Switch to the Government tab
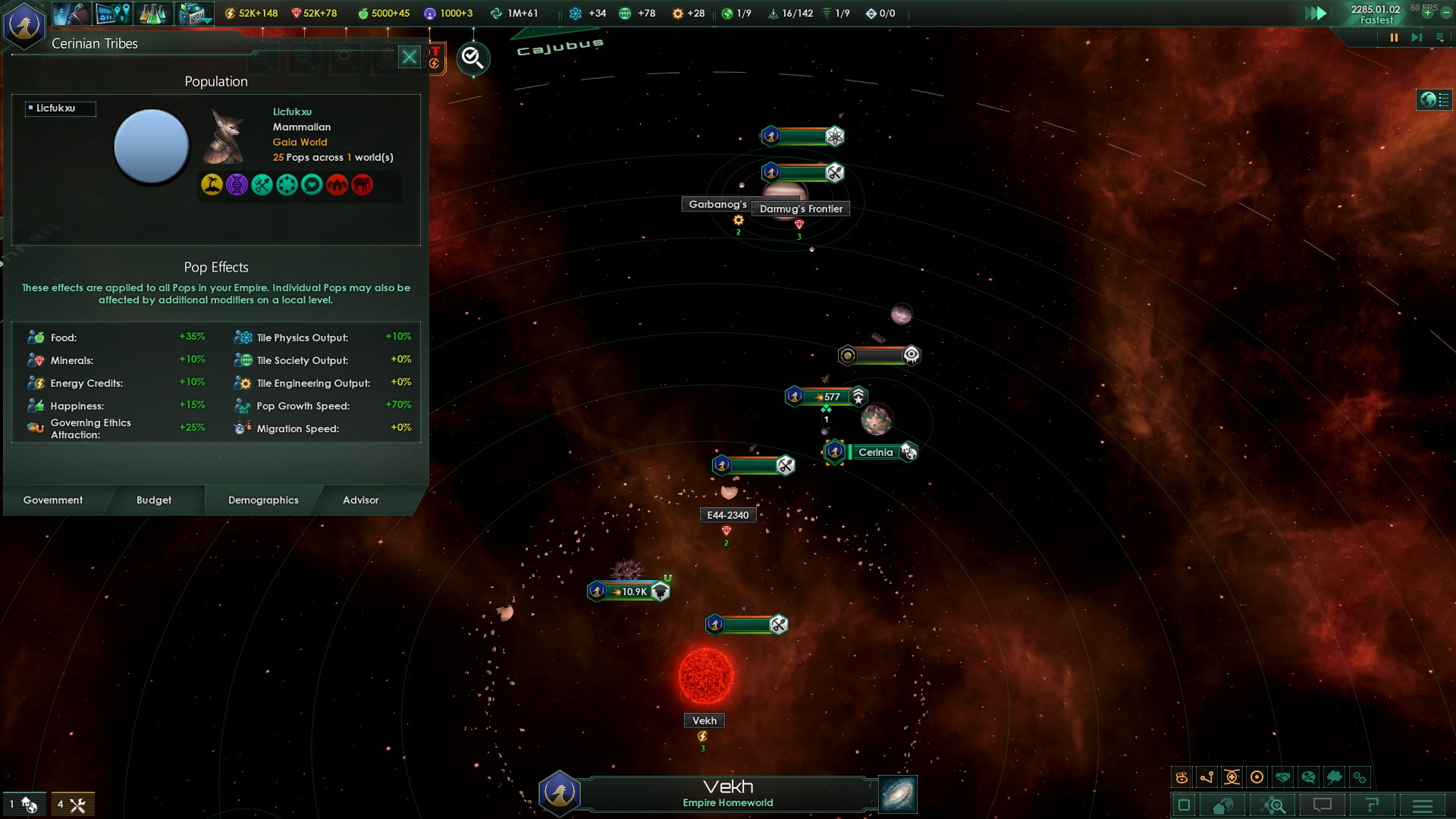Viewport: 1456px width, 819px height. click(53, 500)
